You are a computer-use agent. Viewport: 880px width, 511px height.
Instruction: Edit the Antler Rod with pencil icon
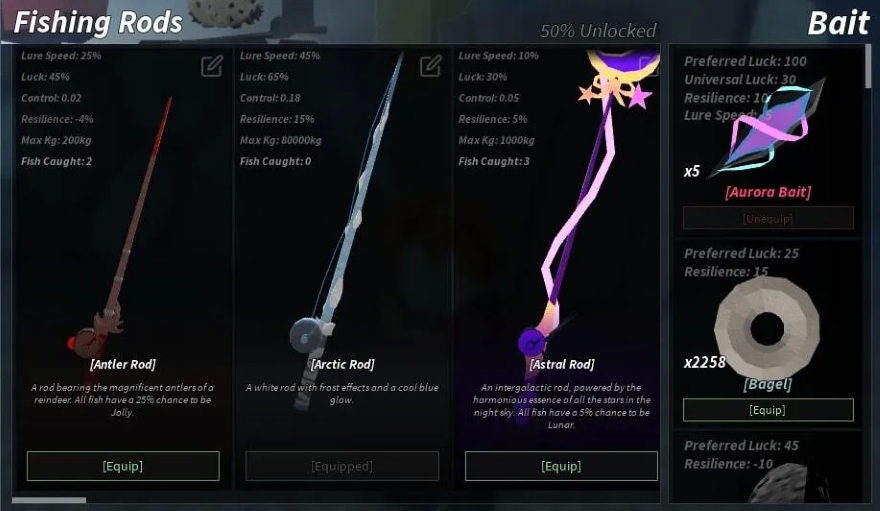tap(212, 66)
